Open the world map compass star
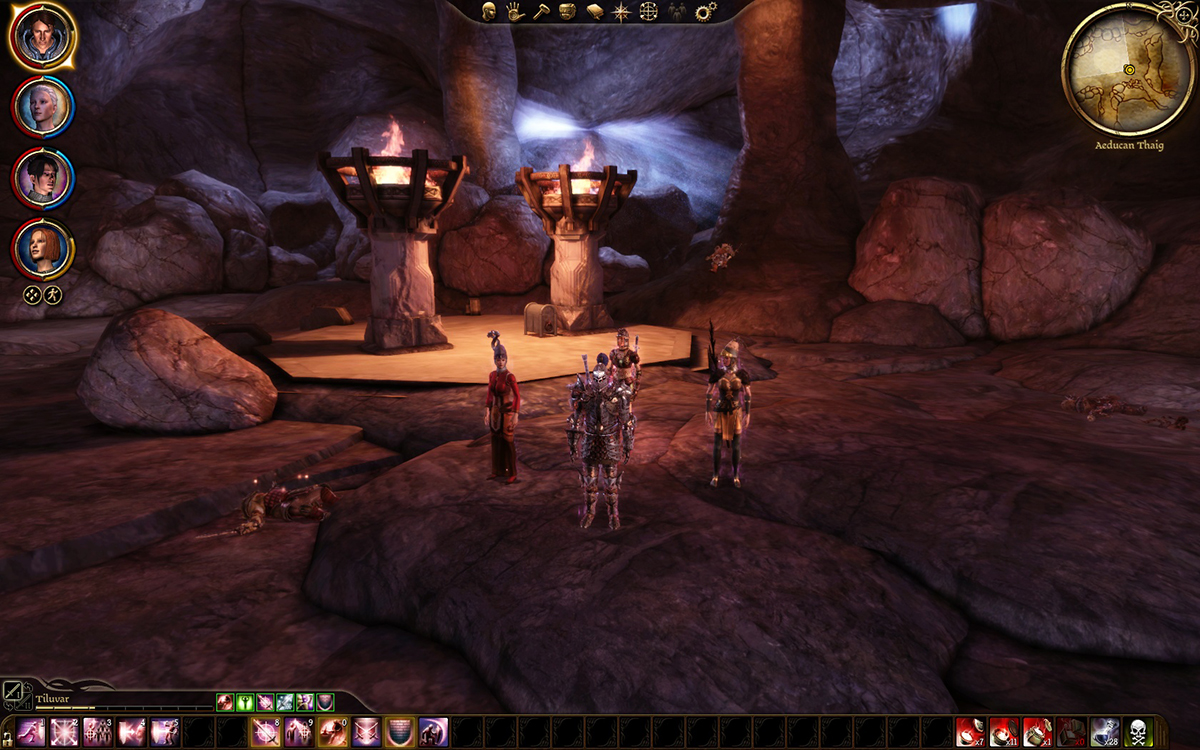The image size is (1200, 750). (x=621, y=12)
